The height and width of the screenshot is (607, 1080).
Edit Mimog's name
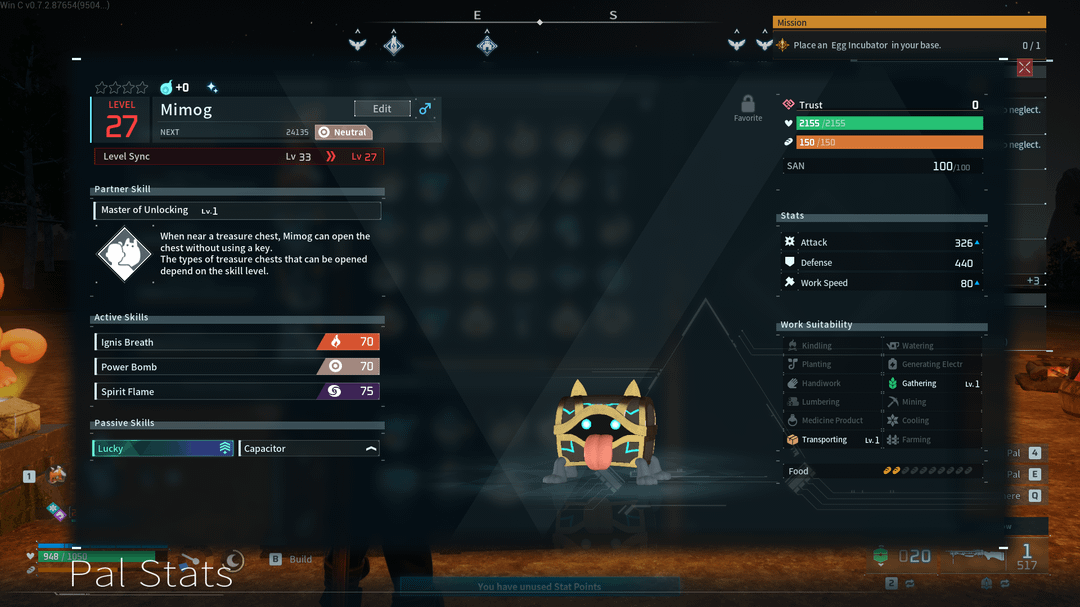382,109
